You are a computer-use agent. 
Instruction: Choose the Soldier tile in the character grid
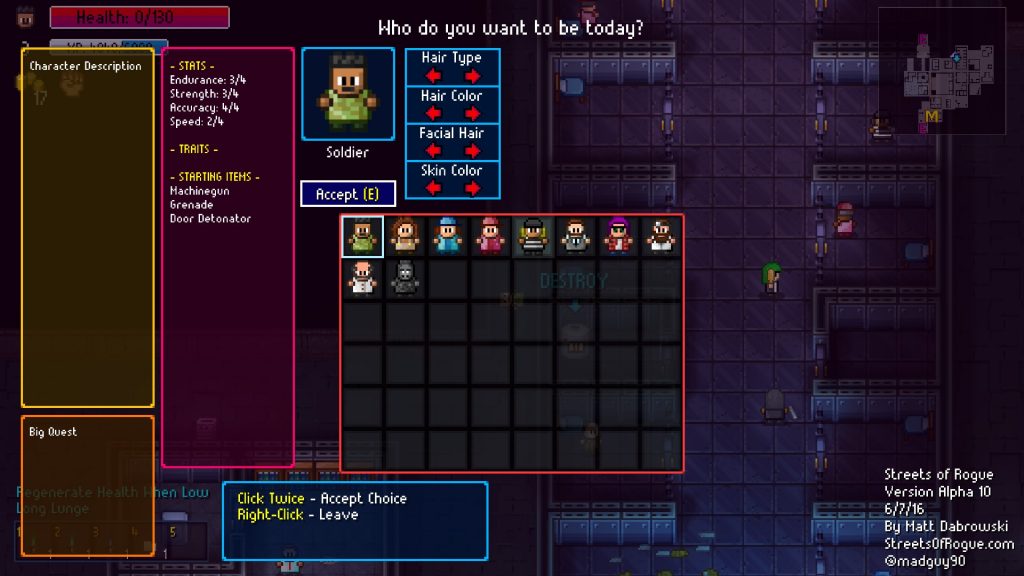point(362,237)
